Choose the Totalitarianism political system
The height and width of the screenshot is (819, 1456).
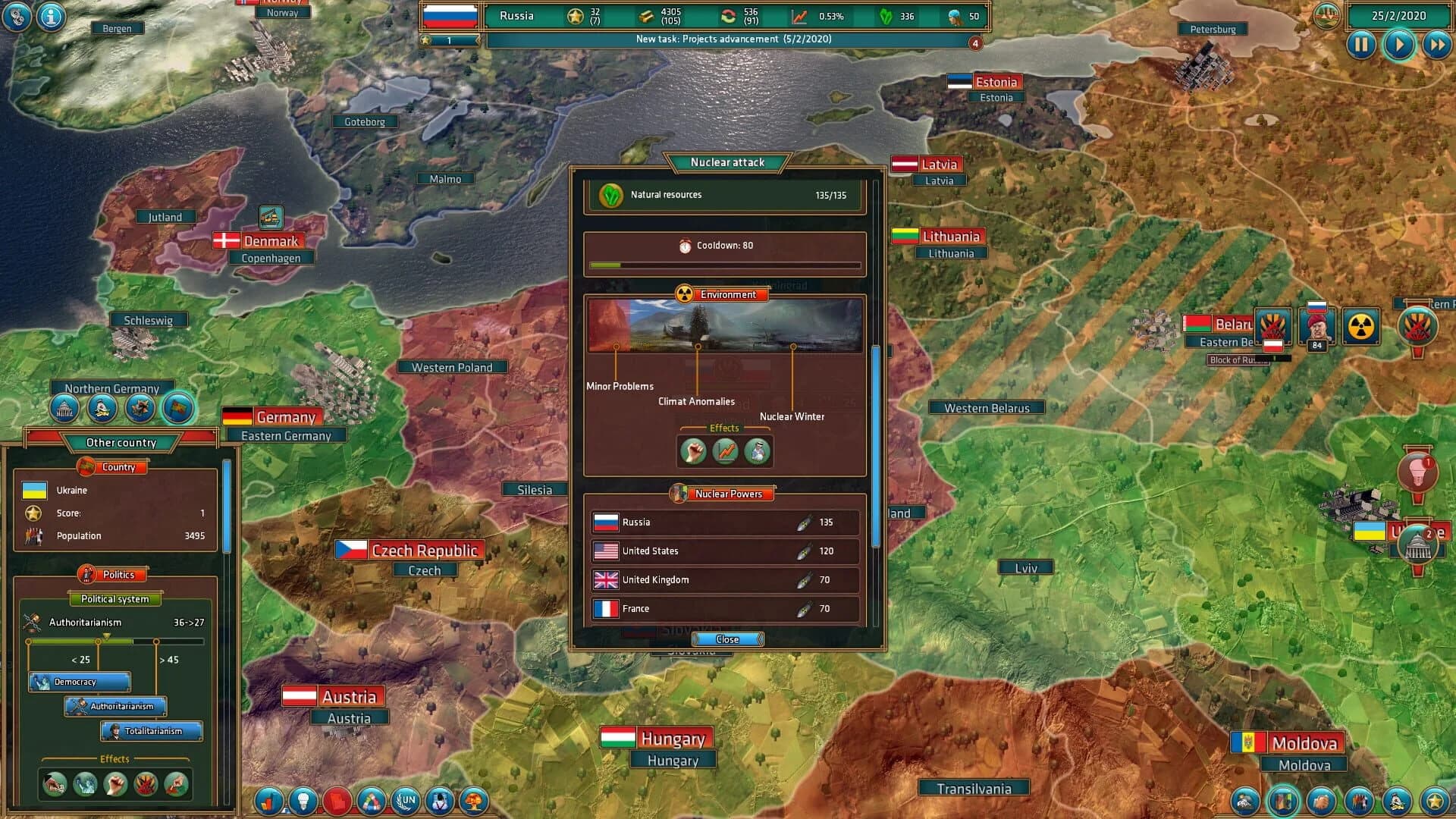pyautogui.click(x=151, y=731)
